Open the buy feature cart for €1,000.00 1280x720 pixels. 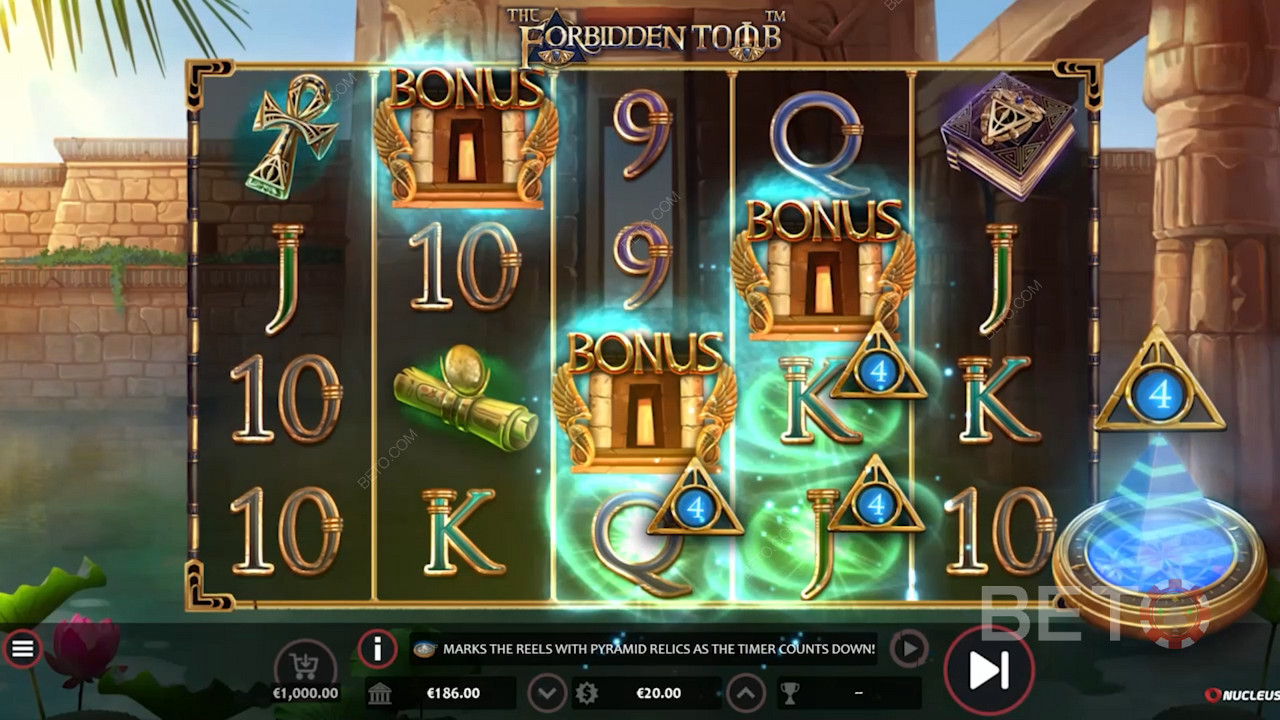click(305, 663)
